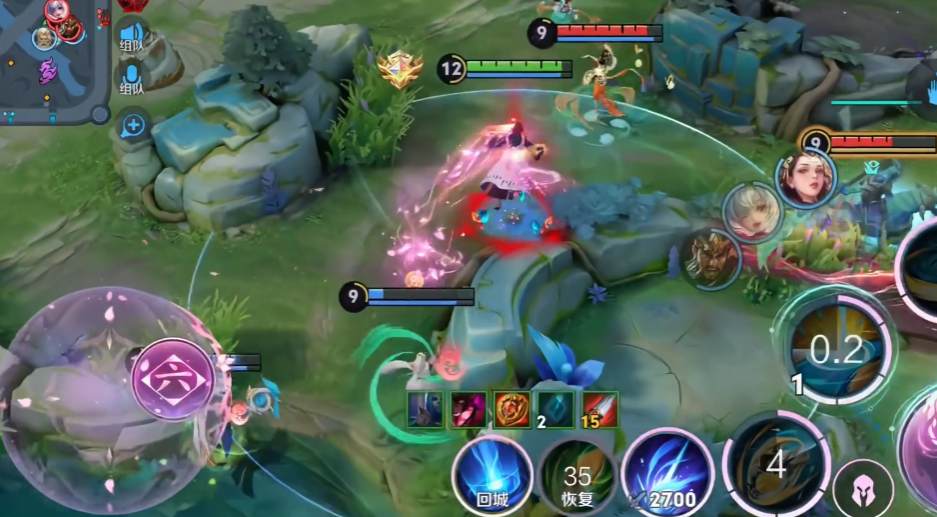Target the white-haired hero portrait

point(752,212)
